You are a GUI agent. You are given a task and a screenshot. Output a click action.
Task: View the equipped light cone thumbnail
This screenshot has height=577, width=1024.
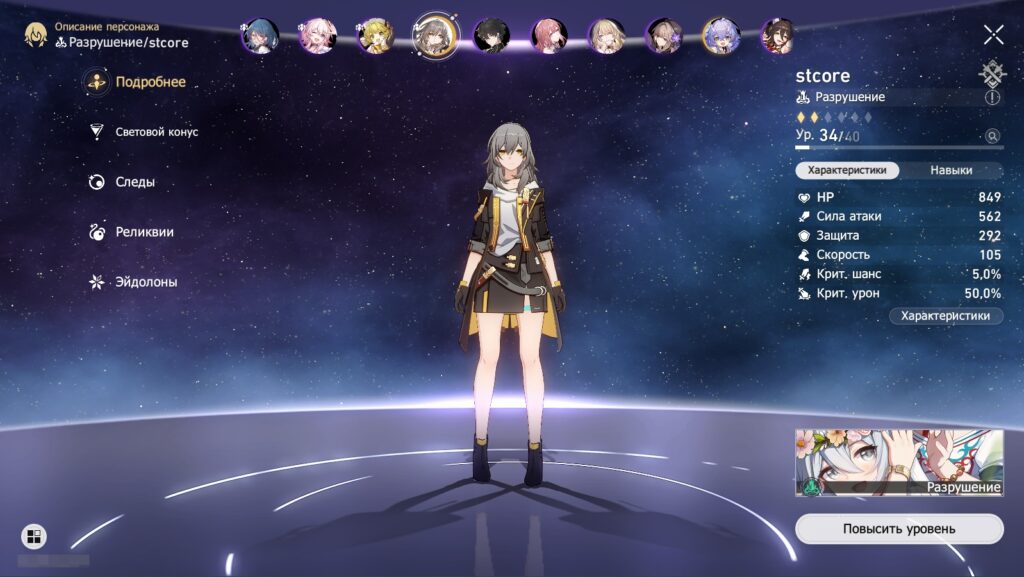(x=898, y=463)
